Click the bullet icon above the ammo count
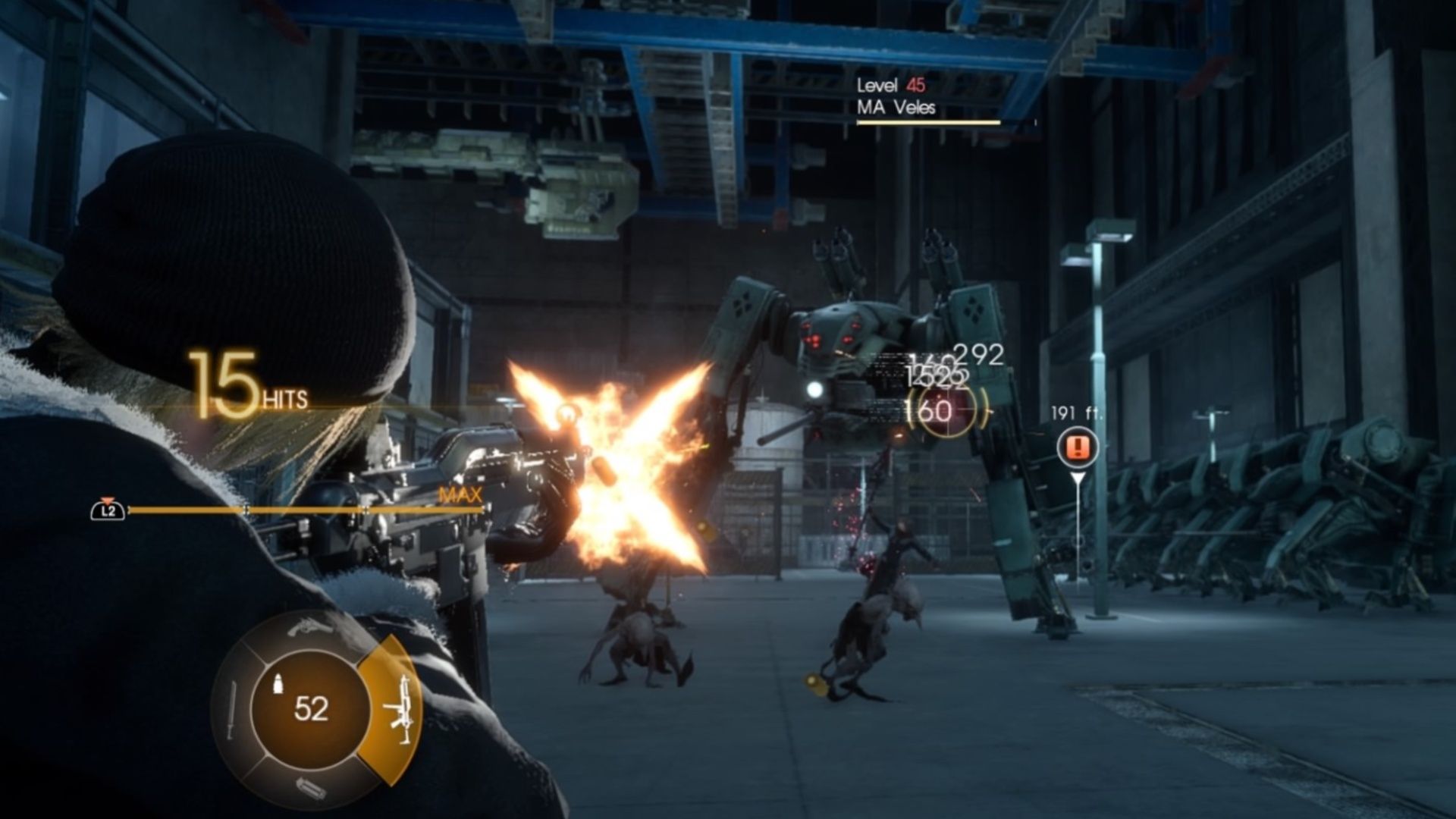The image size is (1456, 819). point(278,682)
